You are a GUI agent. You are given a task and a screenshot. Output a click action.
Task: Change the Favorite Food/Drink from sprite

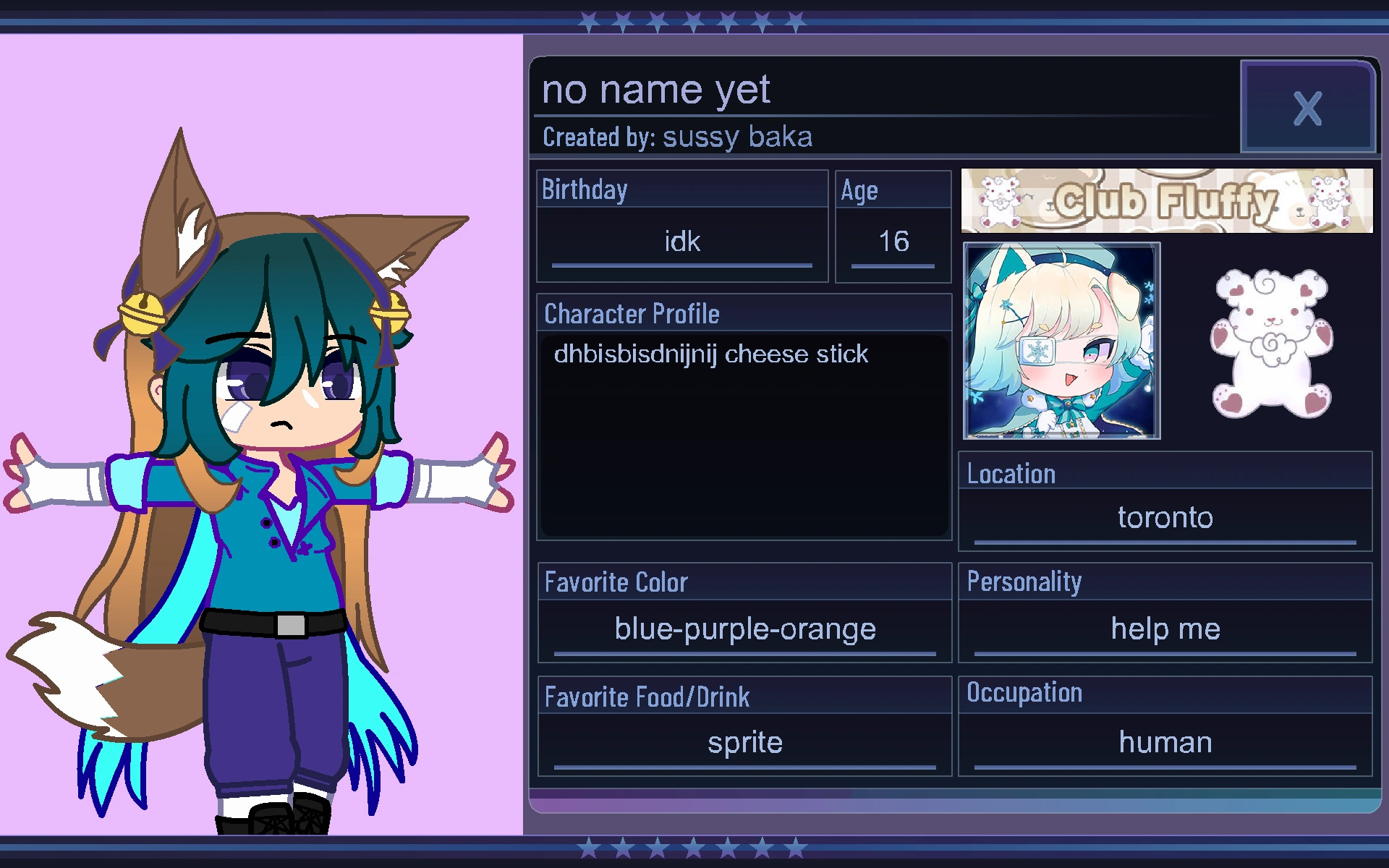tap(744, 742)
